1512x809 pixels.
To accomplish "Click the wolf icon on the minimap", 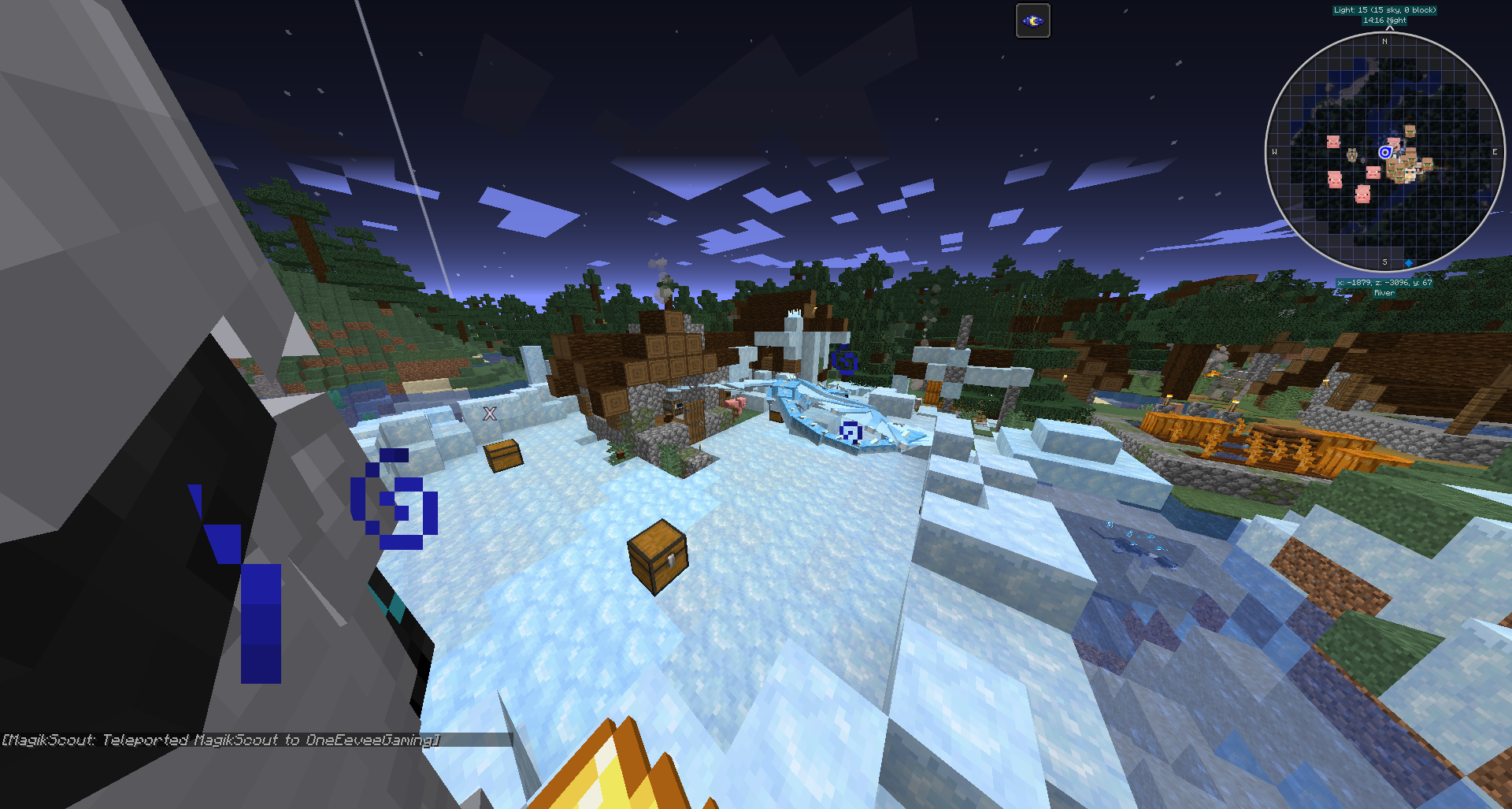I will tap(1353, 155).
